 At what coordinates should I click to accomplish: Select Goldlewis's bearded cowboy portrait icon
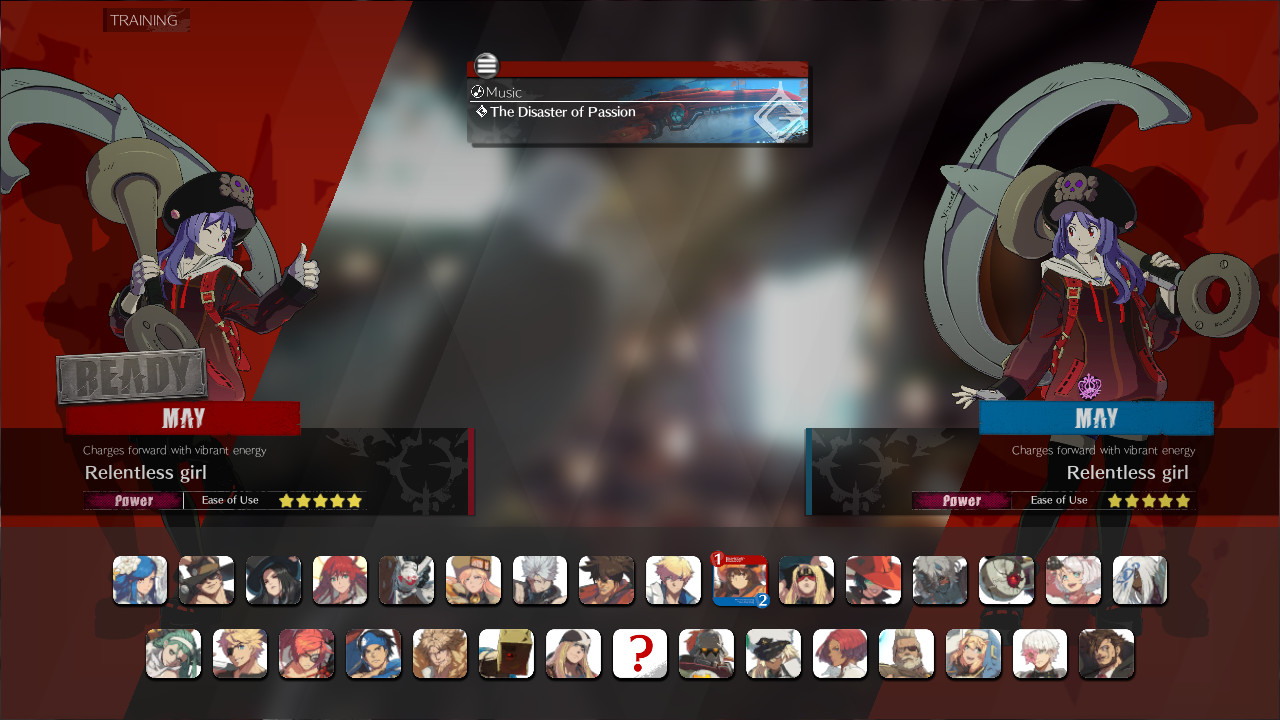pyautogui.click(x=906, y=653)
